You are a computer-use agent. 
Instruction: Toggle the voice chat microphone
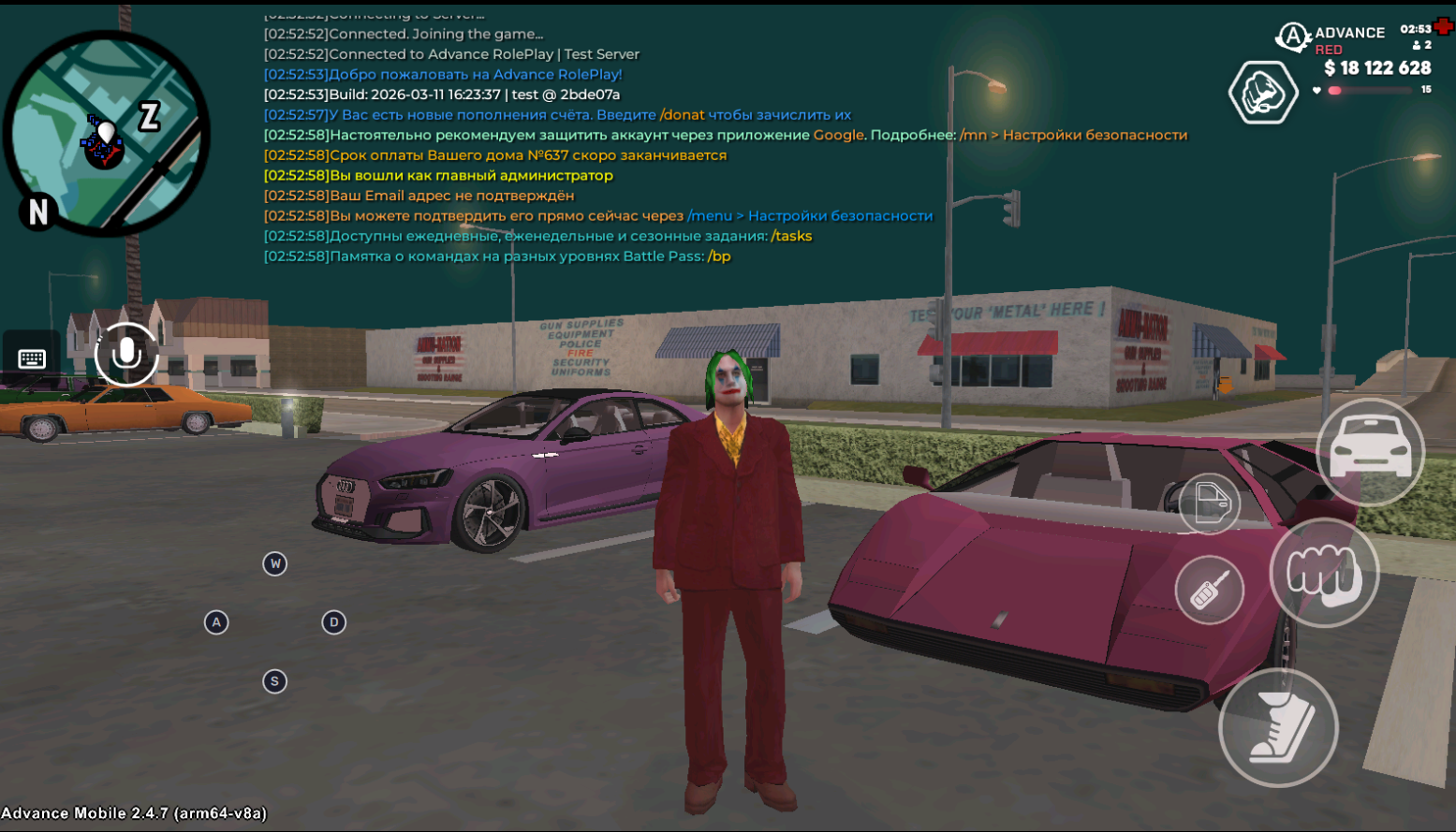[126, 355]
